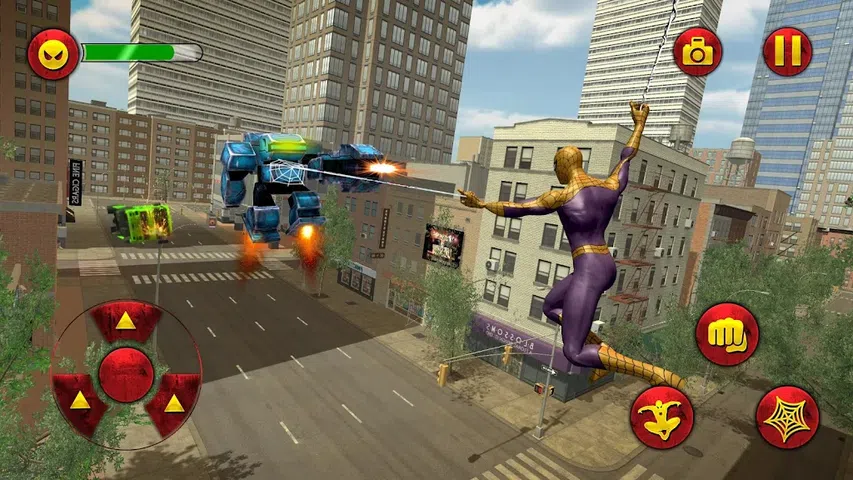Click the center button of the movement pad
This screenshot has height=480, width=853.
[x=126, y=374]
